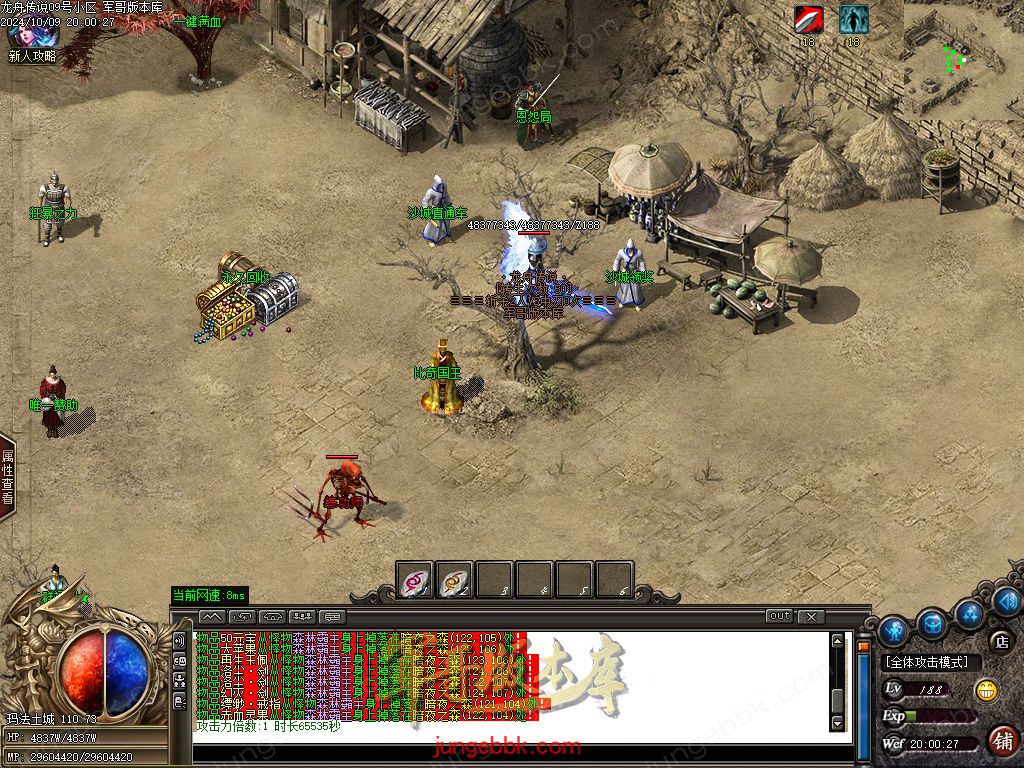Close the chat panel with the X button
This screenshot has height=768, width=1024.
click(x=811, y=616)
